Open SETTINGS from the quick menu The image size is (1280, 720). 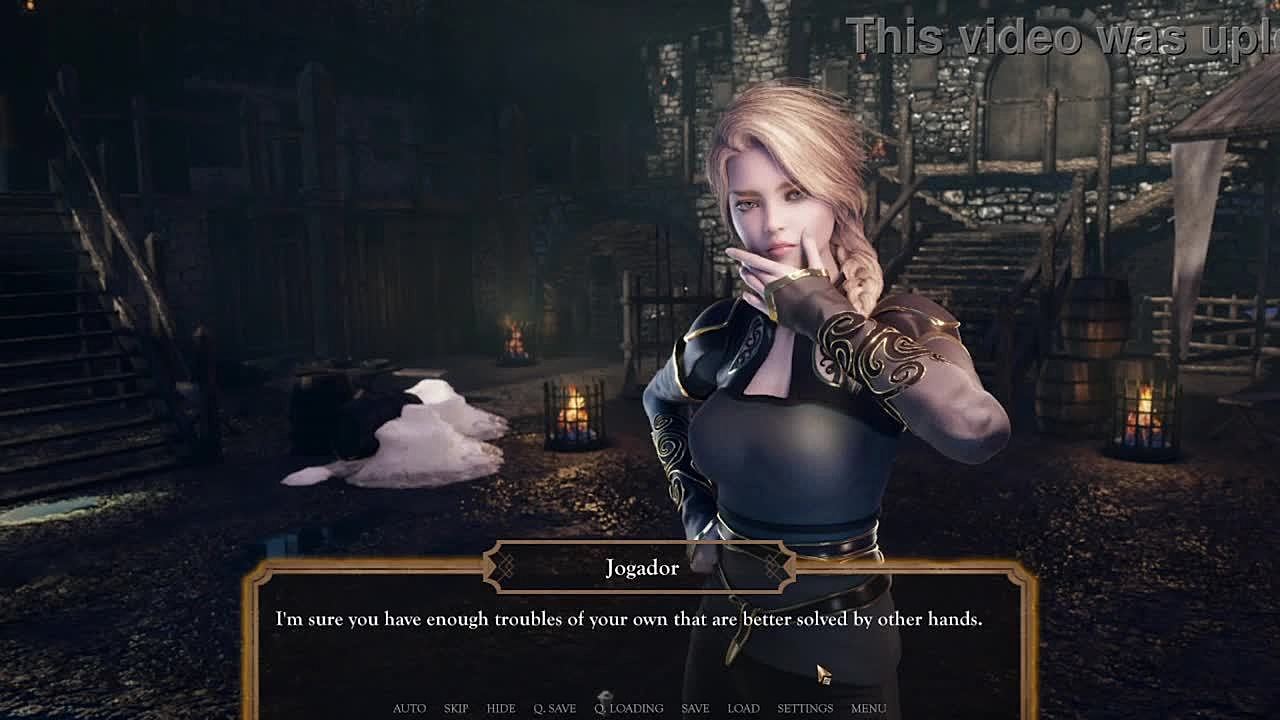click(805, 708)
